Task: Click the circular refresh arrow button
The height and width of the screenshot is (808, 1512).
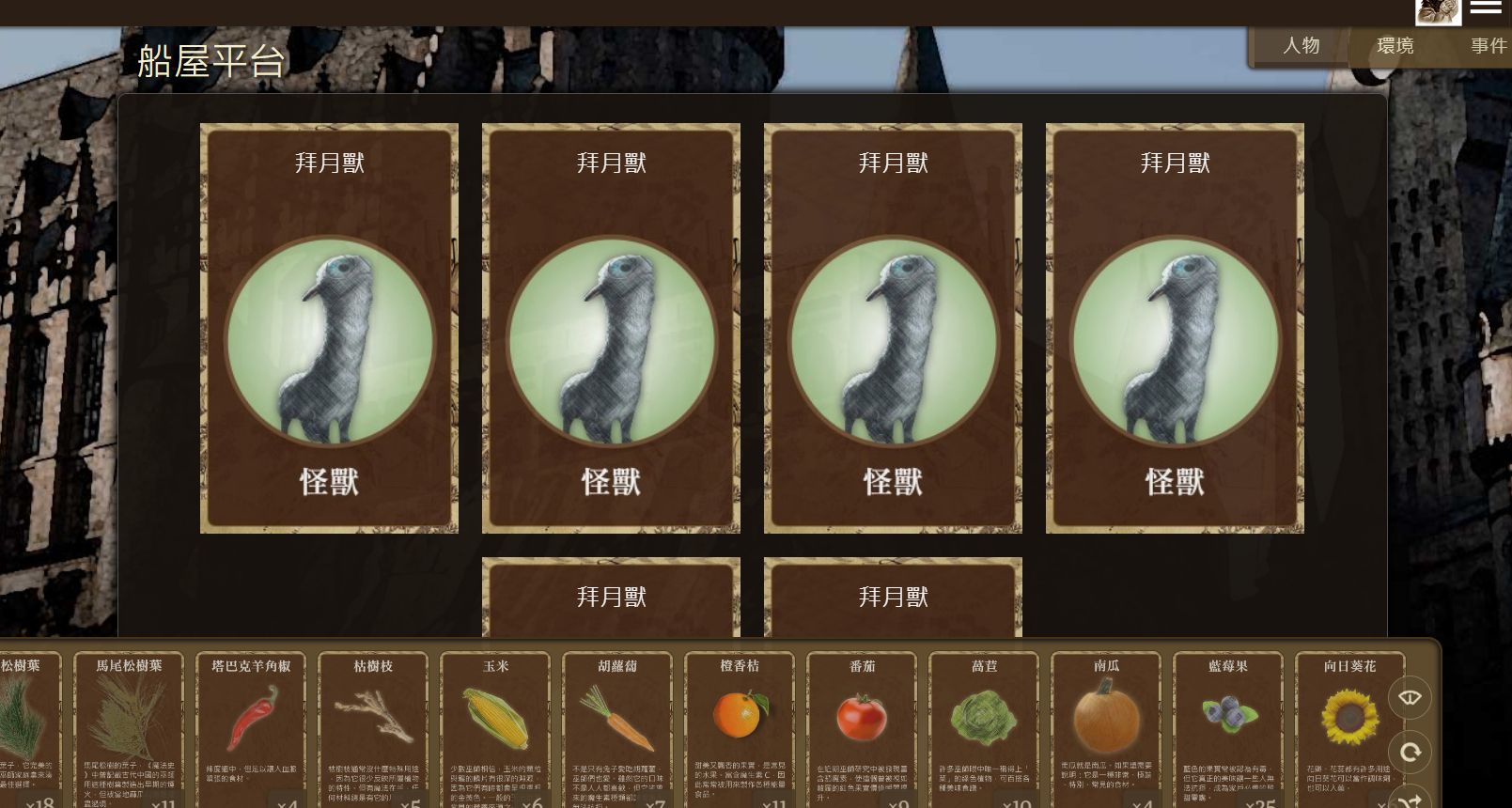Action: [x=1410, y=752]
